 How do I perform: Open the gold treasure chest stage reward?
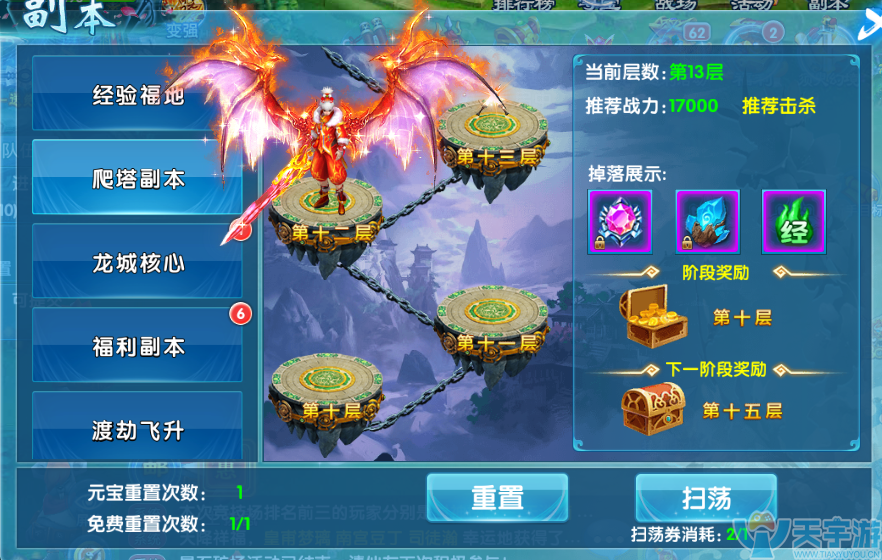click(656, 315)
